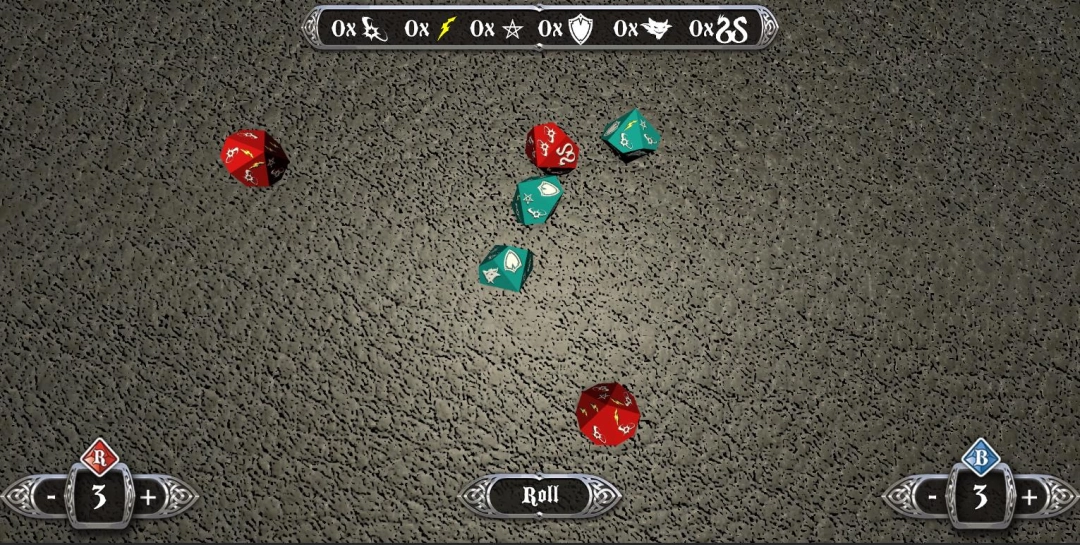The width and height of the screenshot is (1080, 545).
Task: Increase the blue dice count
Action: tap(1030, 497)
